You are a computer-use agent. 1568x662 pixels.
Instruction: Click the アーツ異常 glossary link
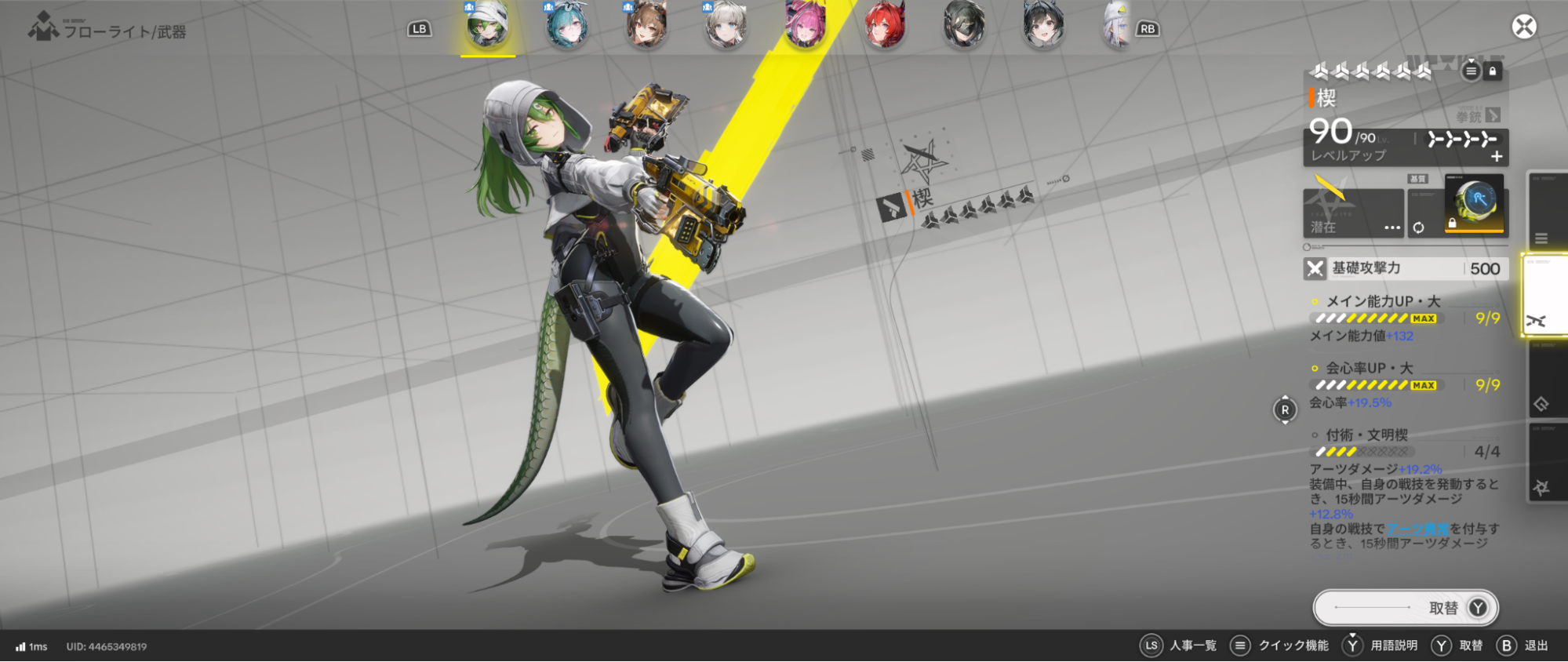pos(1417,529)
